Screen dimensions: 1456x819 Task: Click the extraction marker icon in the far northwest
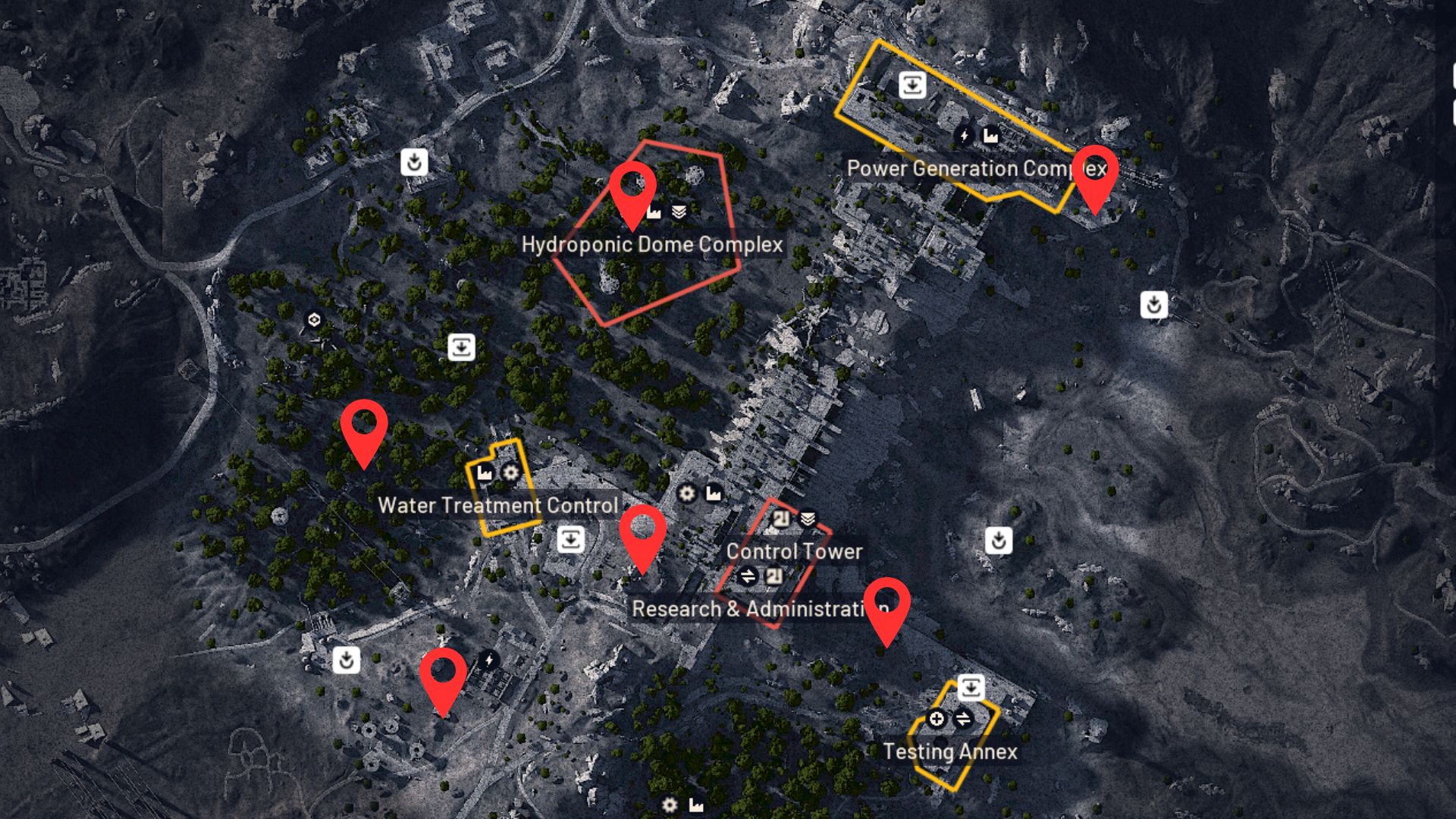[414, 162]
